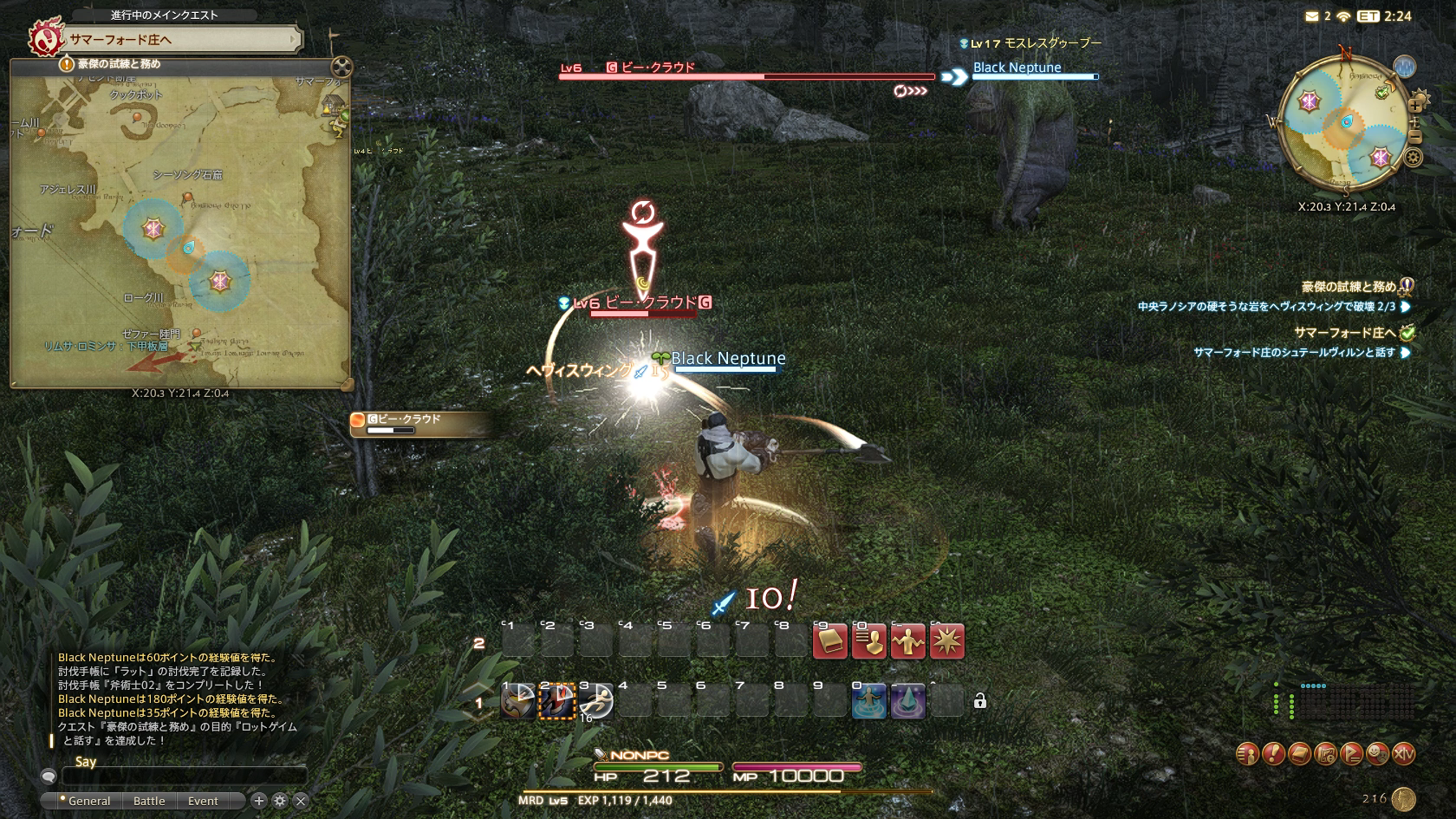Use the highlighted red axe skill in slot 2
The width and height of the screenshot is (1456, 819).
pos(557,702)
